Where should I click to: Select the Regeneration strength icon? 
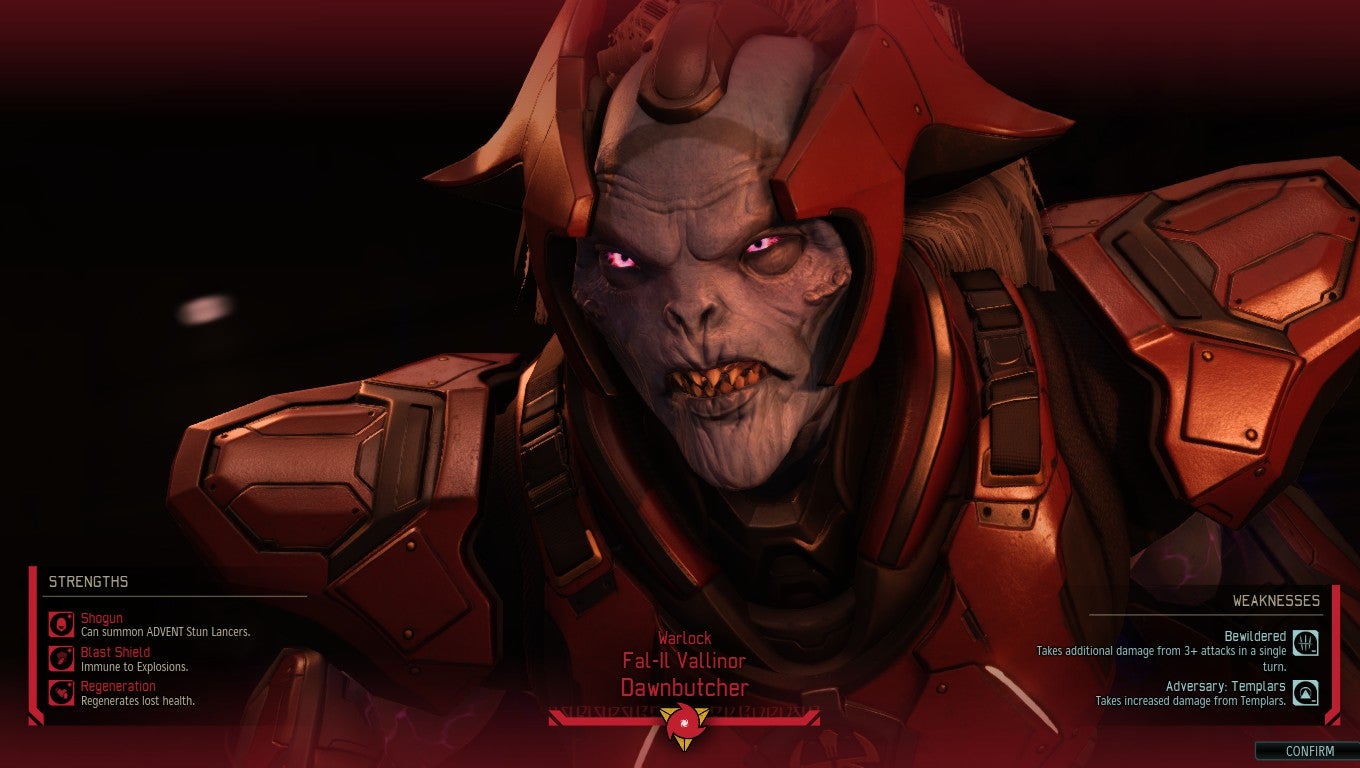click(x=60, y=693)
